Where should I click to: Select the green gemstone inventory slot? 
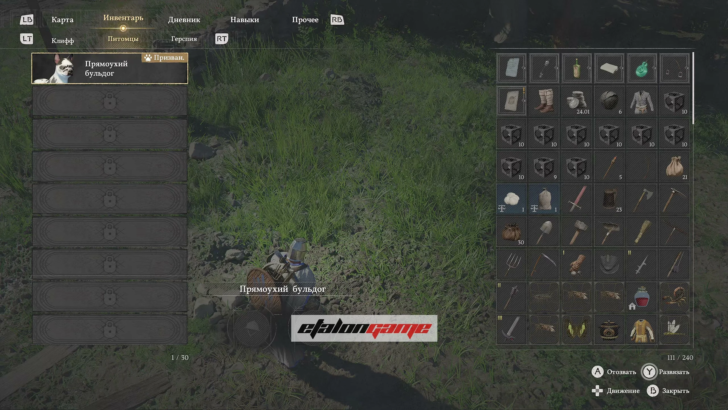(642, 68)
